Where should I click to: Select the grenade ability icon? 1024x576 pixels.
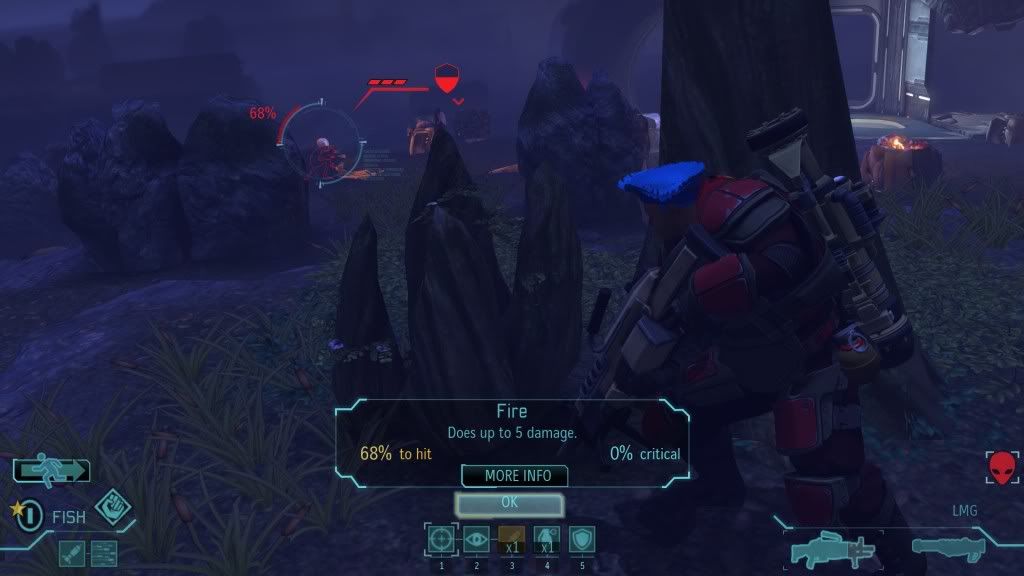tap(547, 540)
